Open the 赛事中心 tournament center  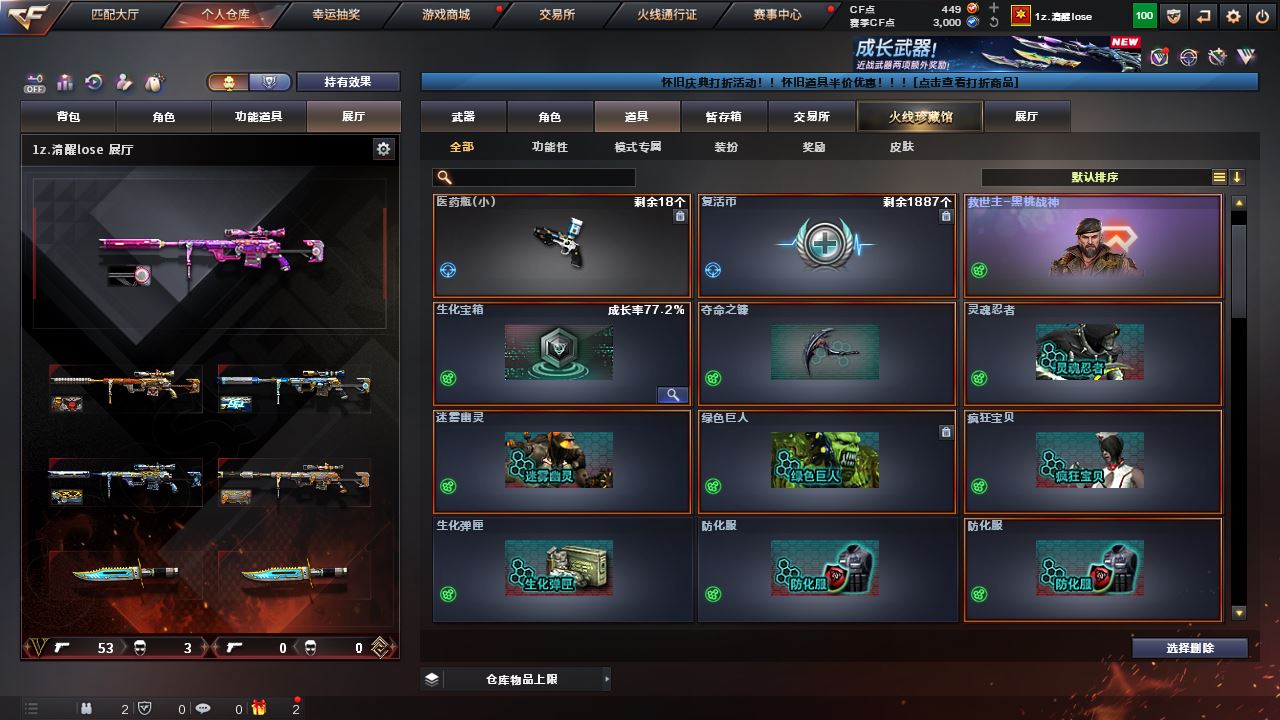pos(777,15)
